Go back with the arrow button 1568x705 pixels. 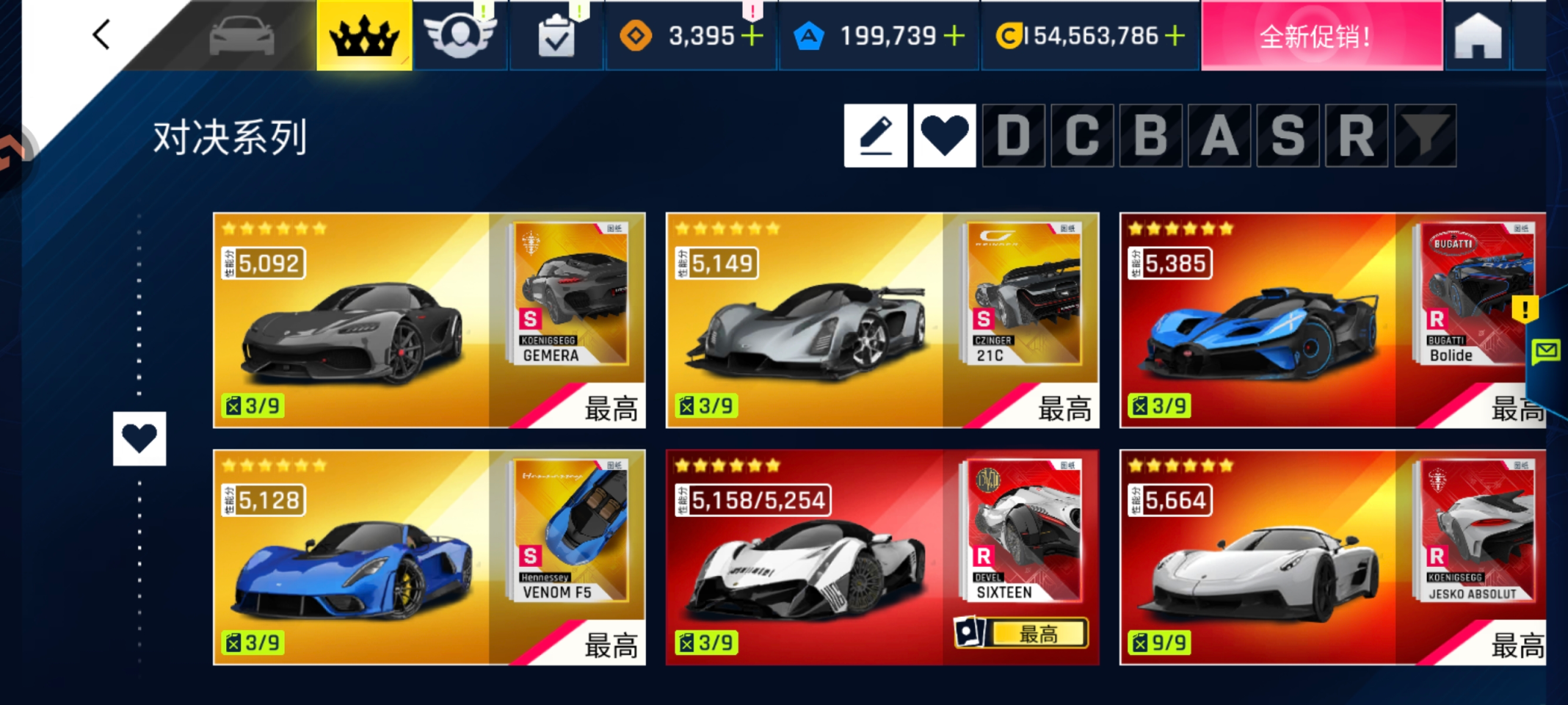[101, 35]
